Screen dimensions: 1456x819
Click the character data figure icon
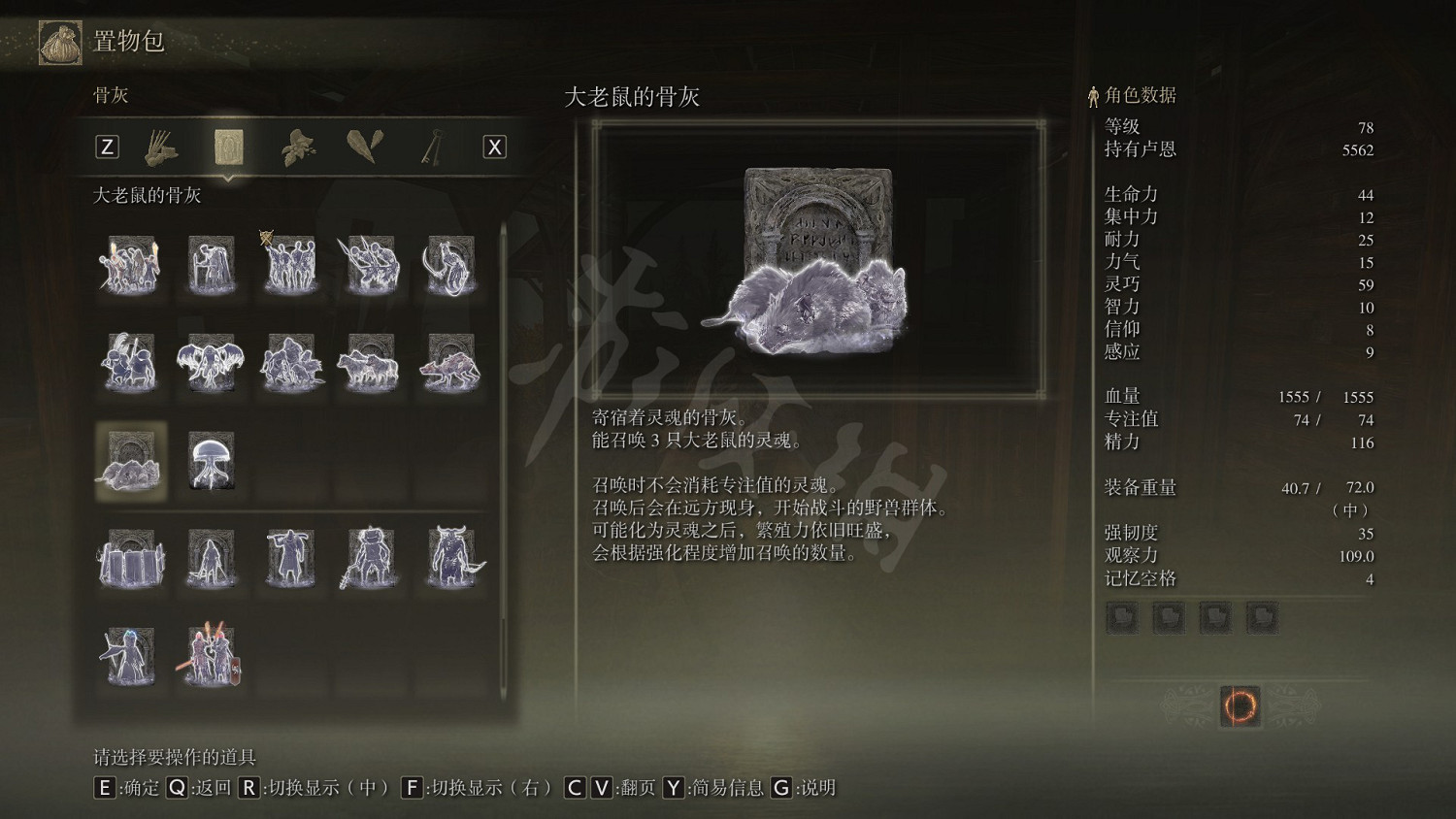(x=1091, y=95)
